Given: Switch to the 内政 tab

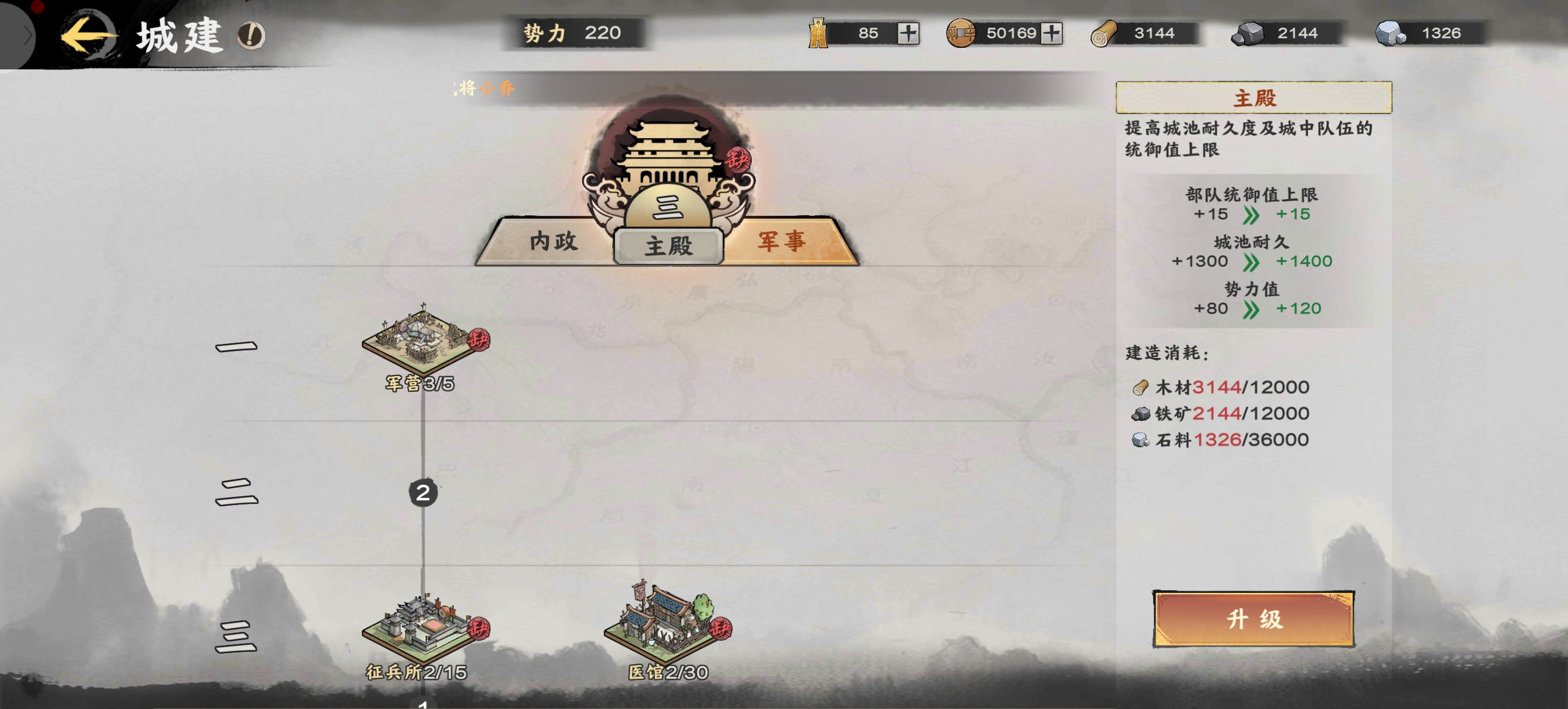Looking at the screenshot, I should coord(552,241).
